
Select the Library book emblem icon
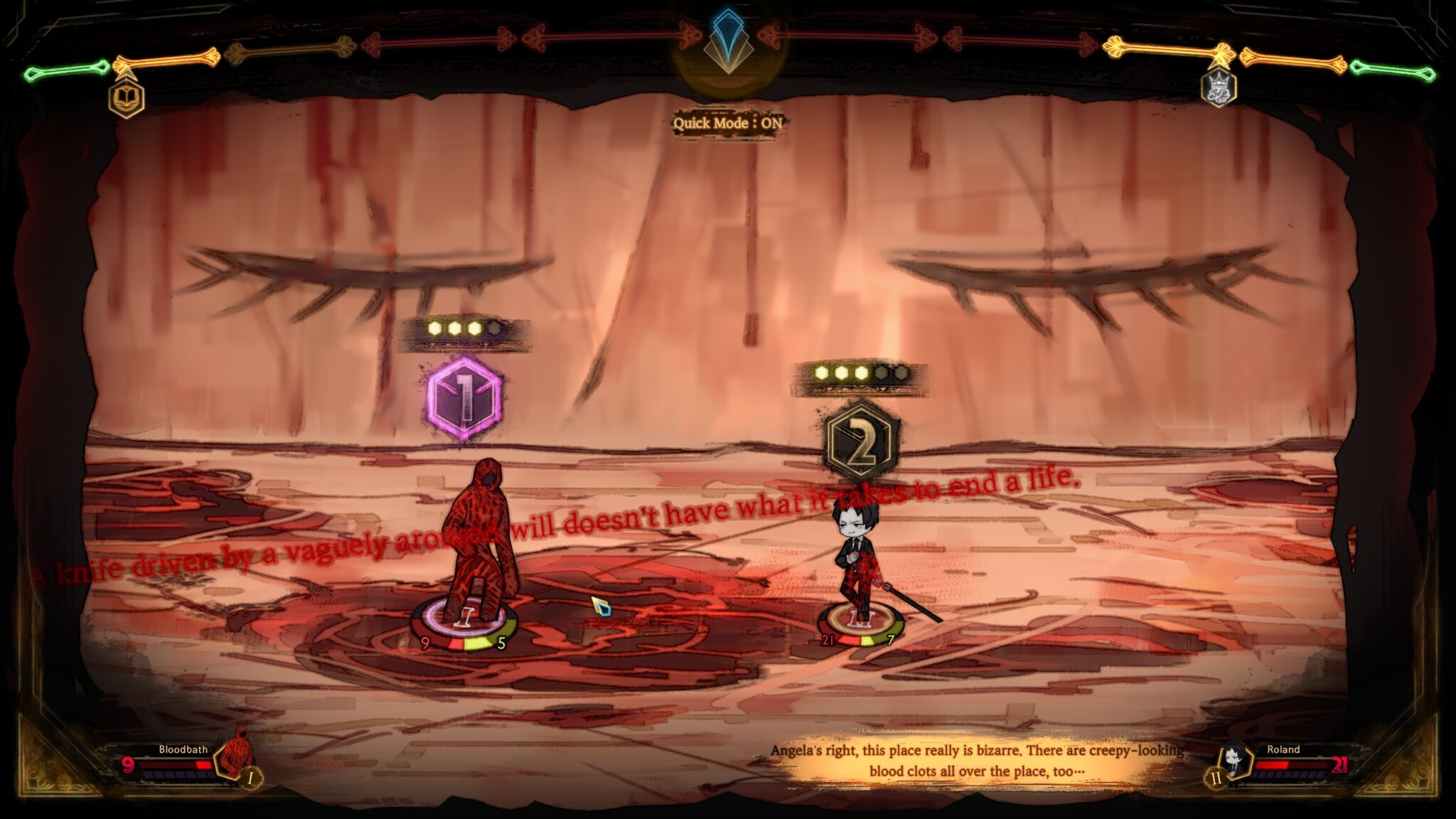point(125,100)
